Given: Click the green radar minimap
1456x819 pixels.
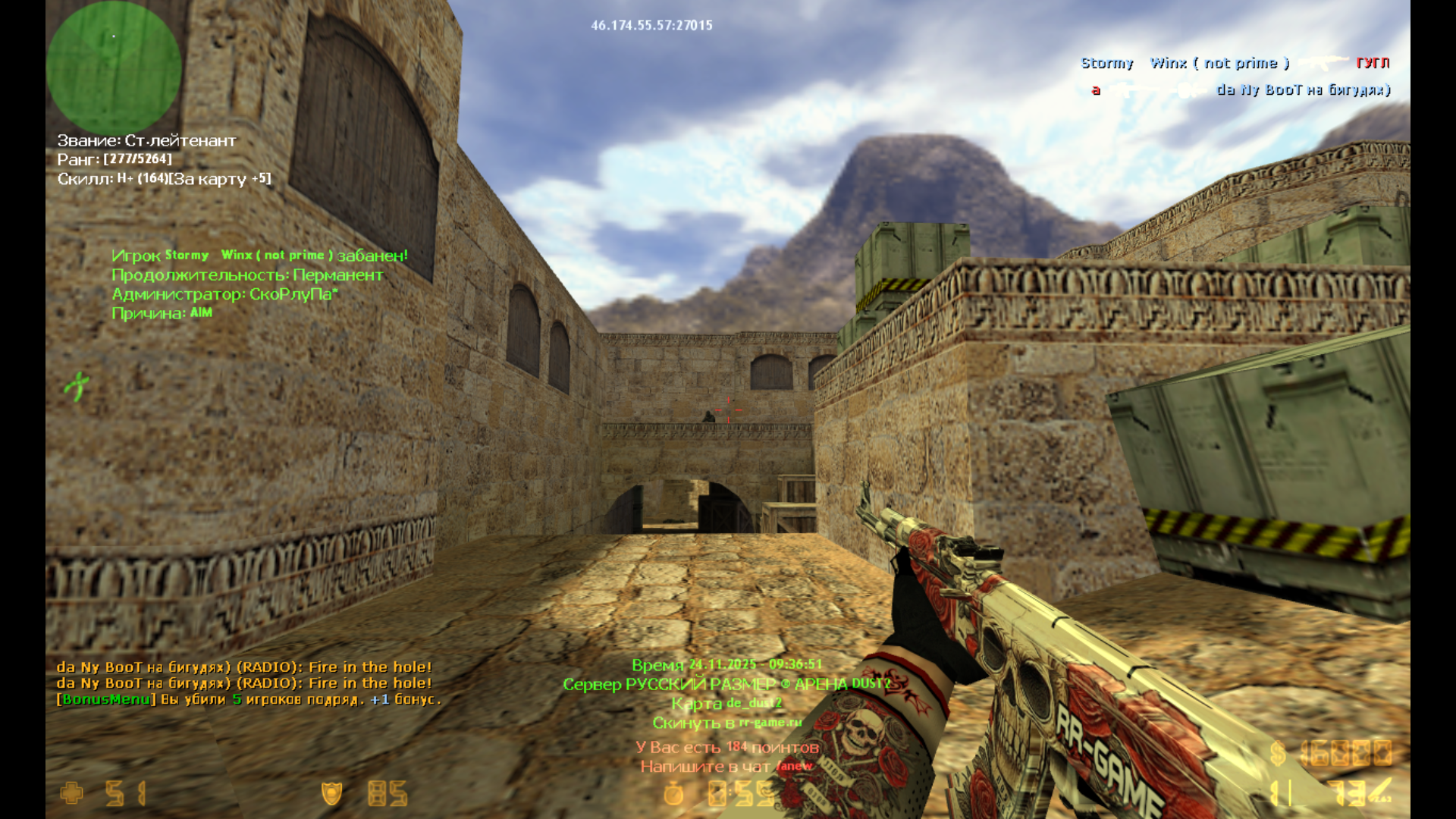Looking at the screenshot, I should point(114,67).
